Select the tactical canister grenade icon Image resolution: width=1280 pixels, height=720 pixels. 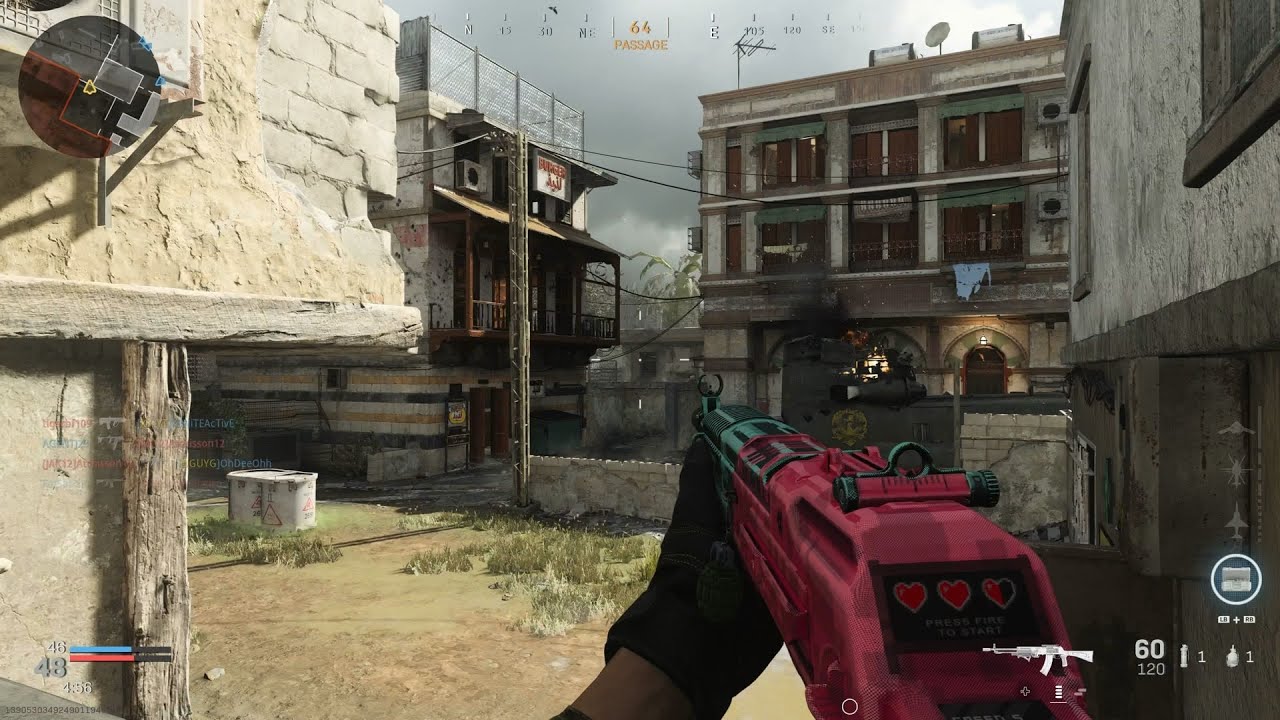(x=1186, y=657)
